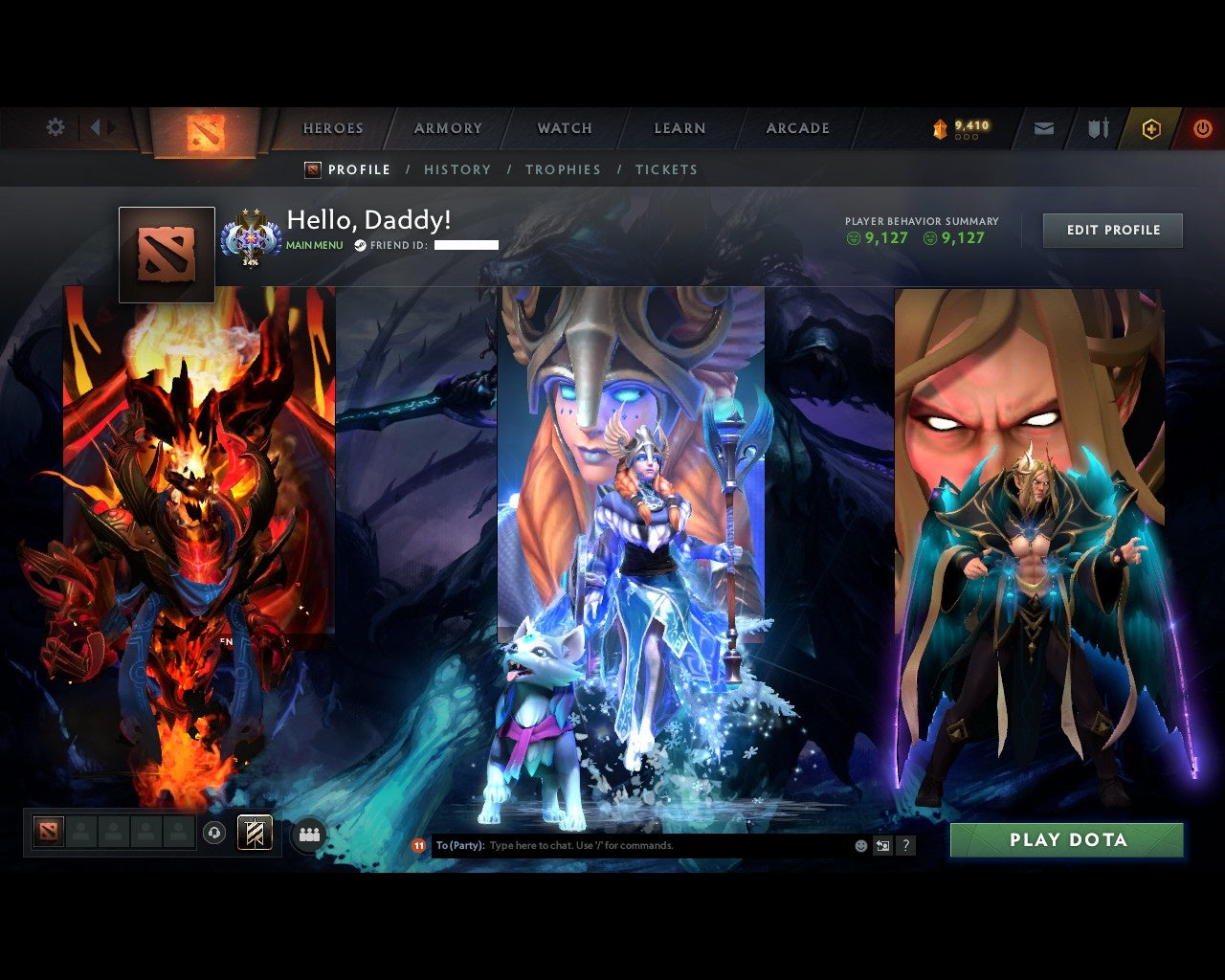
Task: Open the notifications mail icon
Action: [x=1043, y=127]
